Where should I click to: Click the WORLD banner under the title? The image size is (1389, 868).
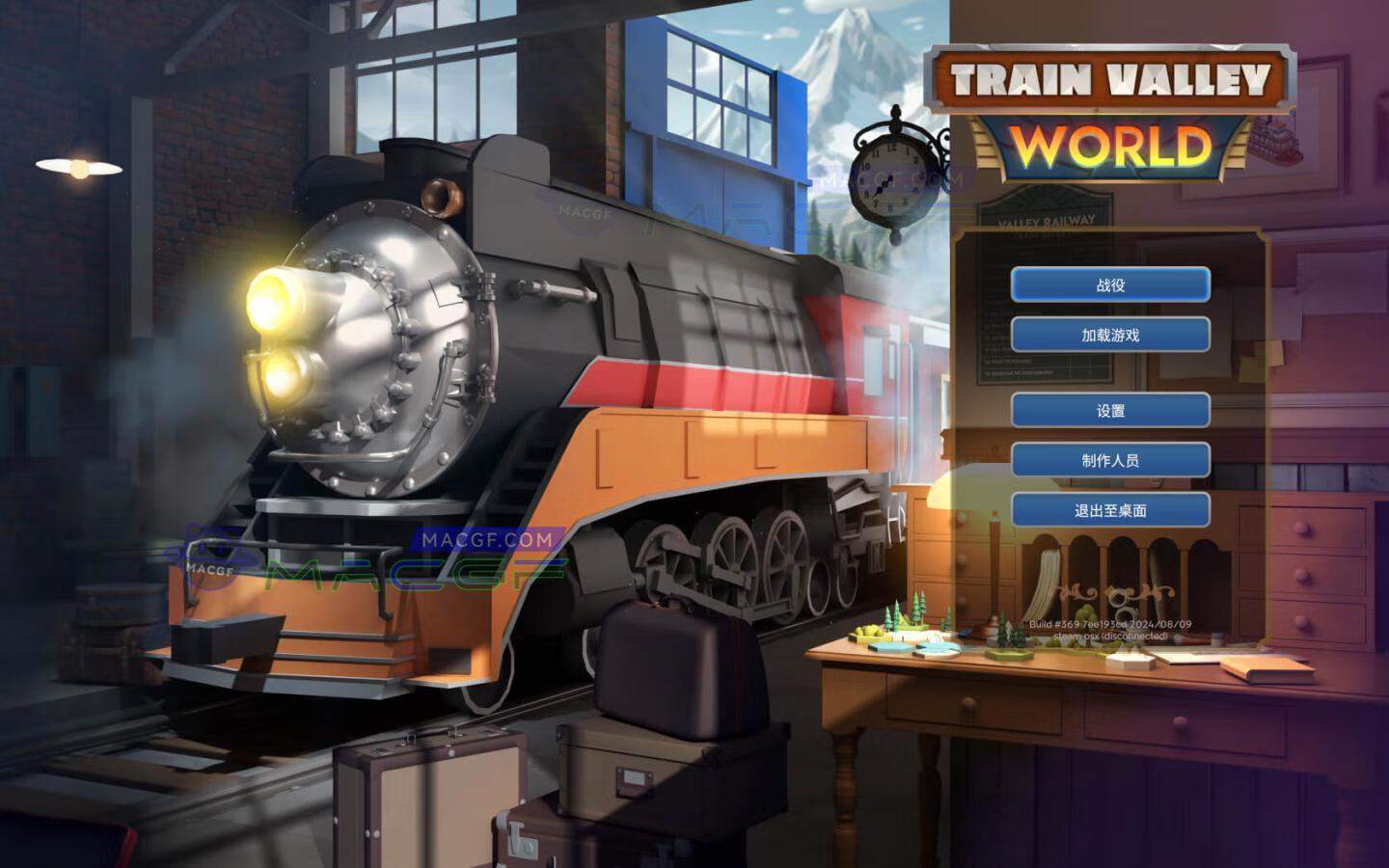pos(1109,147)
